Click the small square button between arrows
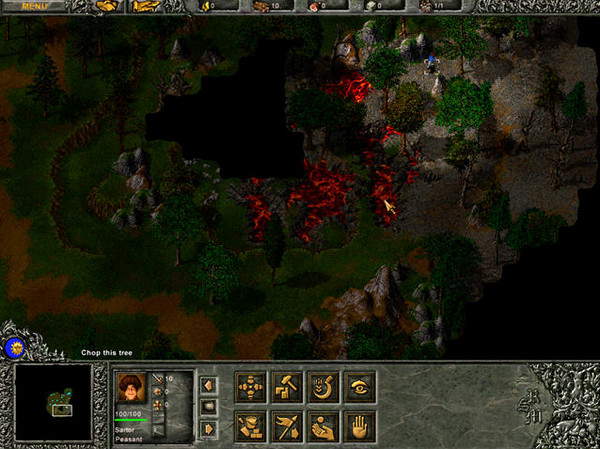The image size is (600, 449). coord(209,406)
